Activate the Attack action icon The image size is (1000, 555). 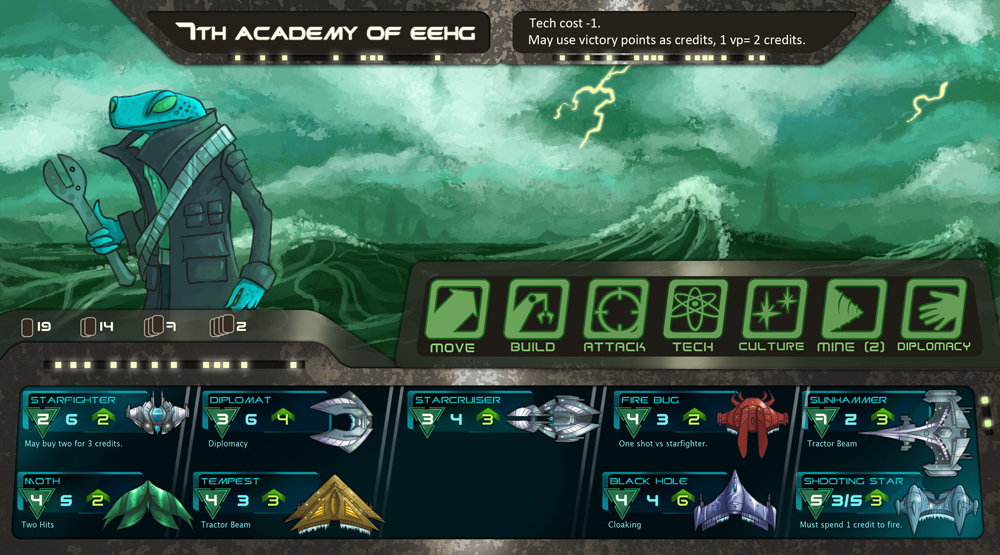[x=612, y=309]
